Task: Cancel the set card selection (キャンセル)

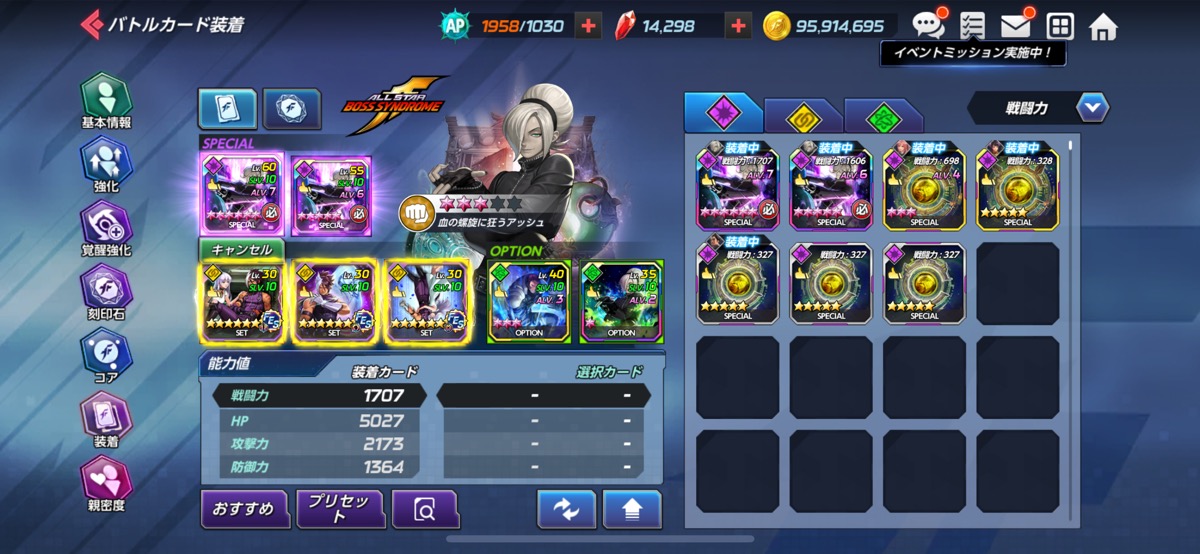Action: (241, 249)
